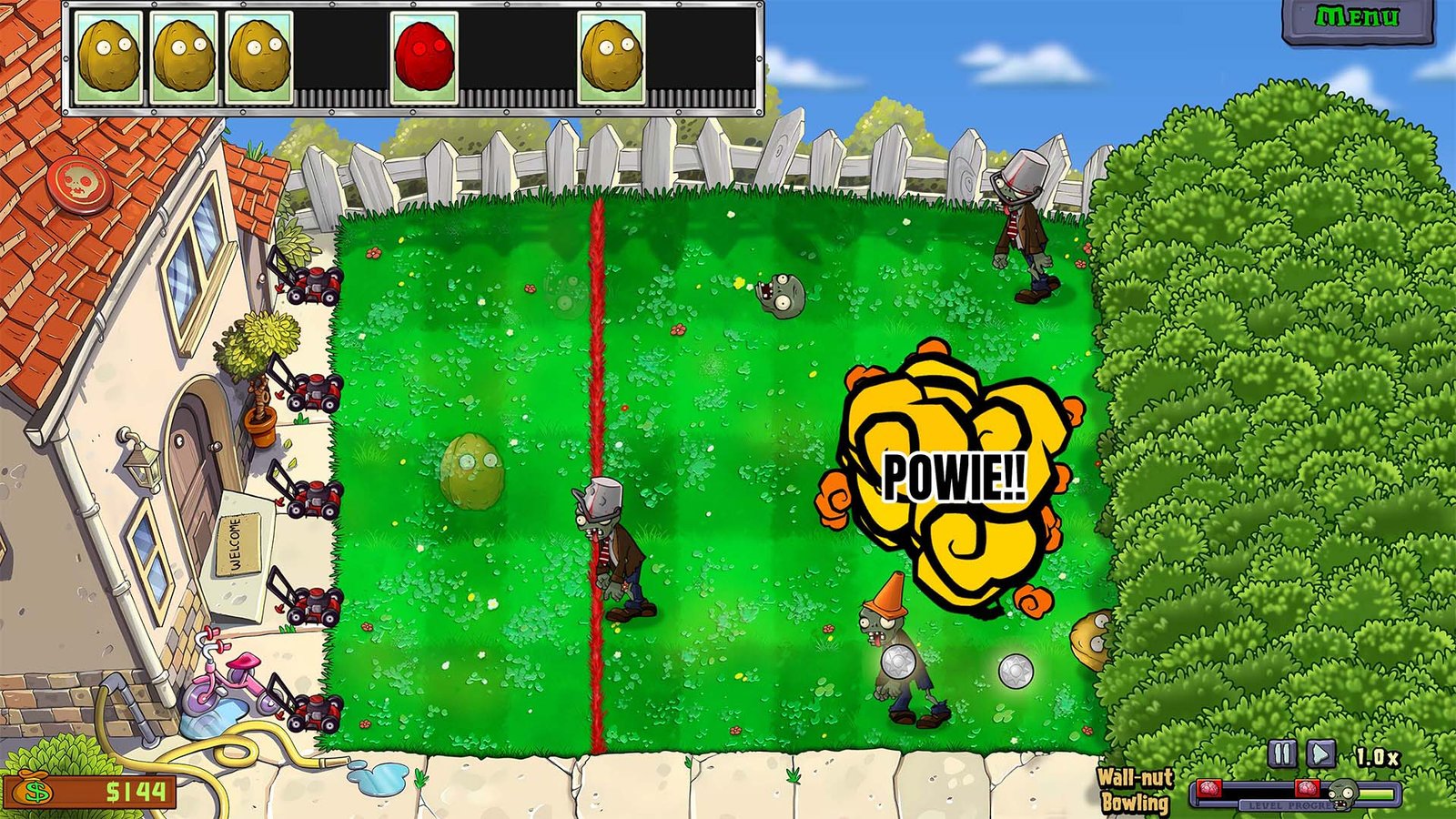The image size is (1456, 819).
Task: Open the Menu in the top right corner
Action: [1359, 16]
